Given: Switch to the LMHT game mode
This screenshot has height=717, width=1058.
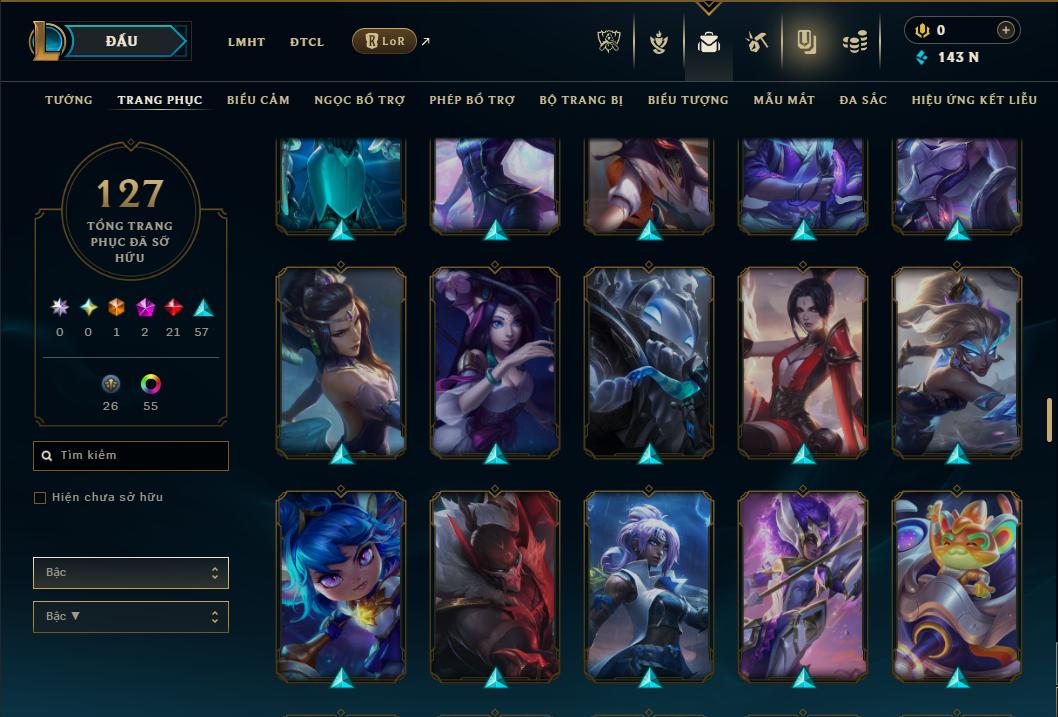Looking at the screenshot, I should pos(246,42).
